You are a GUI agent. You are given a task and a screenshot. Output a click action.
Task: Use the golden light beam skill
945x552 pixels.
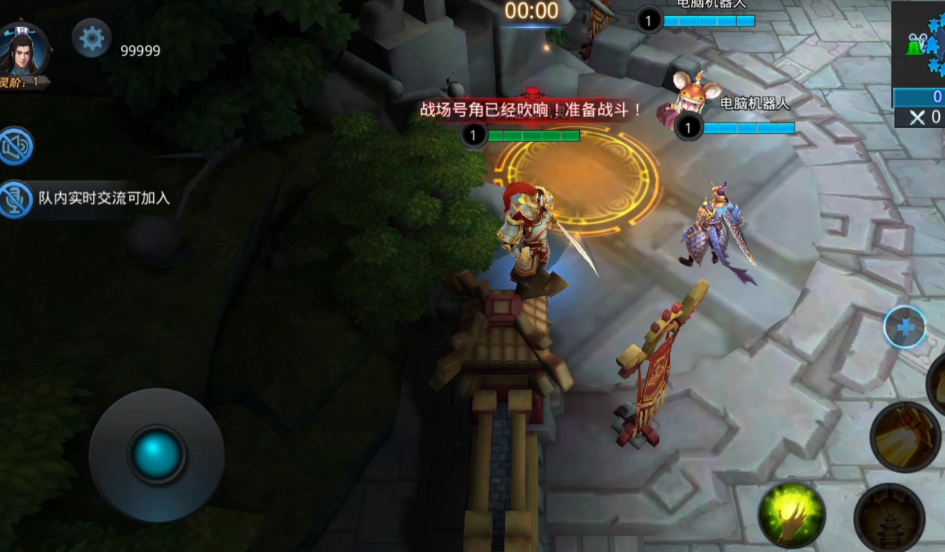(x=905, y=436)
